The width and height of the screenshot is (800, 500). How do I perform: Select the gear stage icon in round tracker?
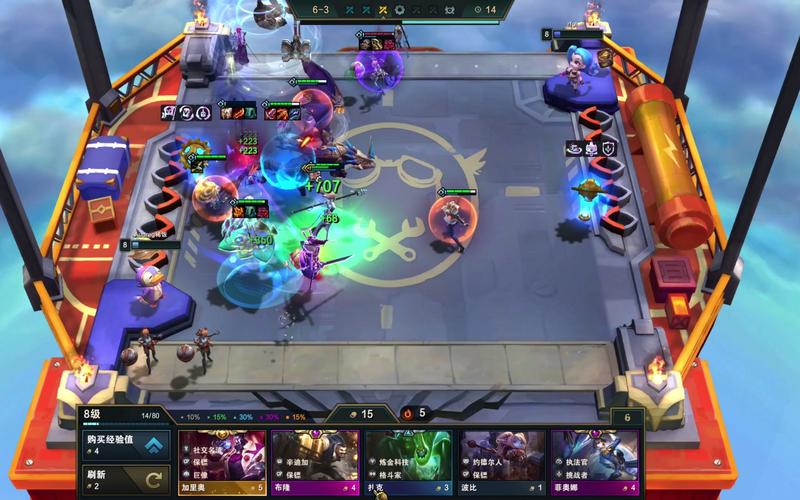click(399, 10)
